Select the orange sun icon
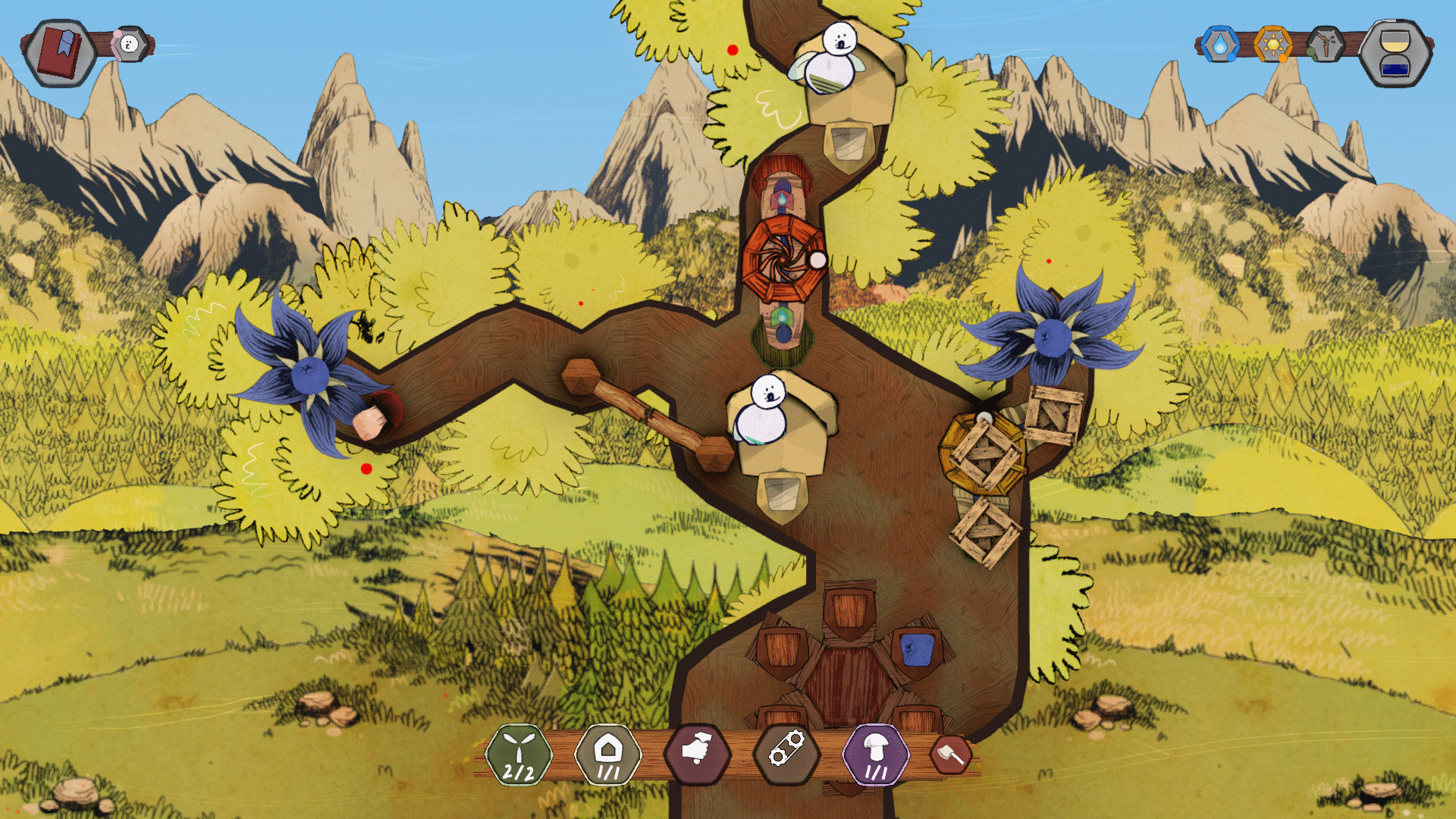1456x819 pixels. point(1272,45)
